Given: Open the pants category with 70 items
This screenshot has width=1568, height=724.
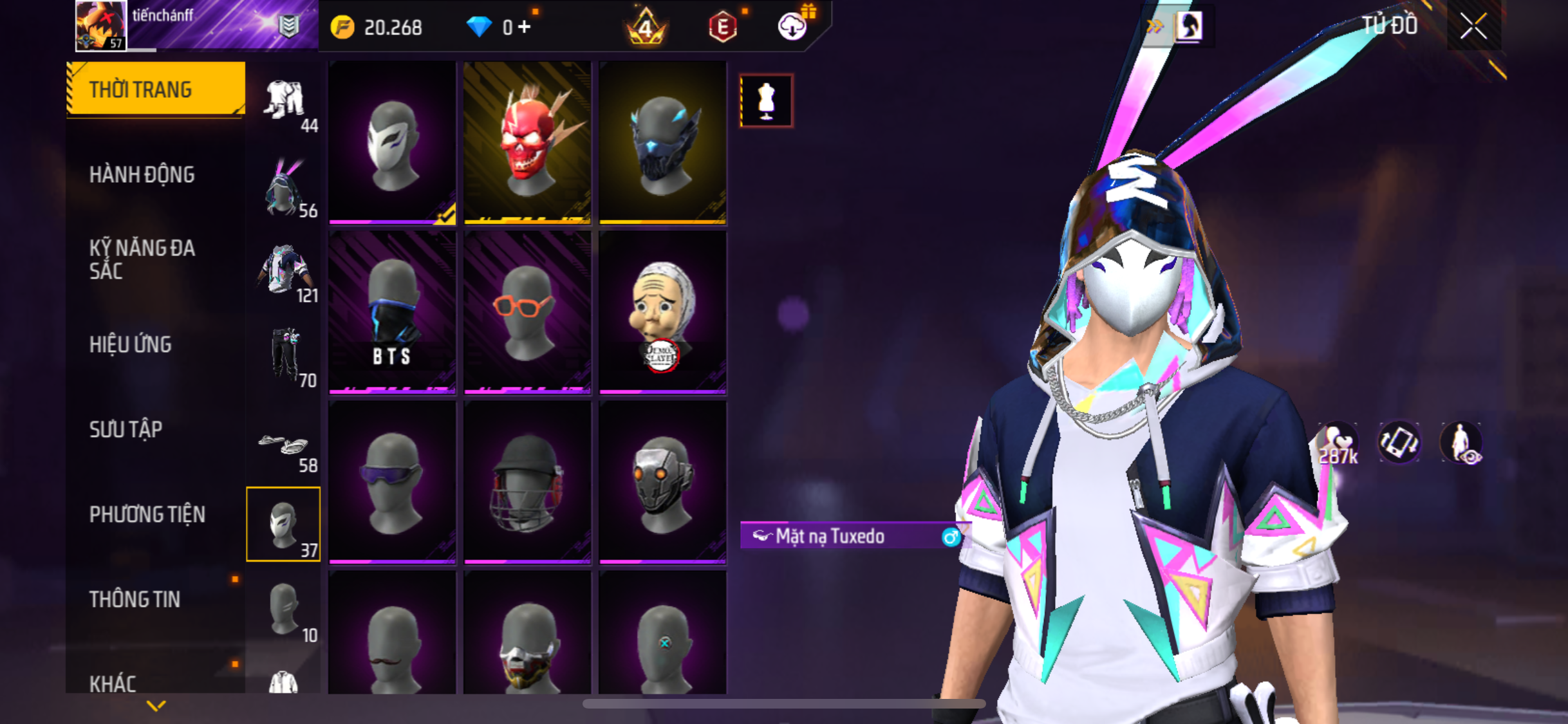Looking at the screenshot, I should click(284, 356).
